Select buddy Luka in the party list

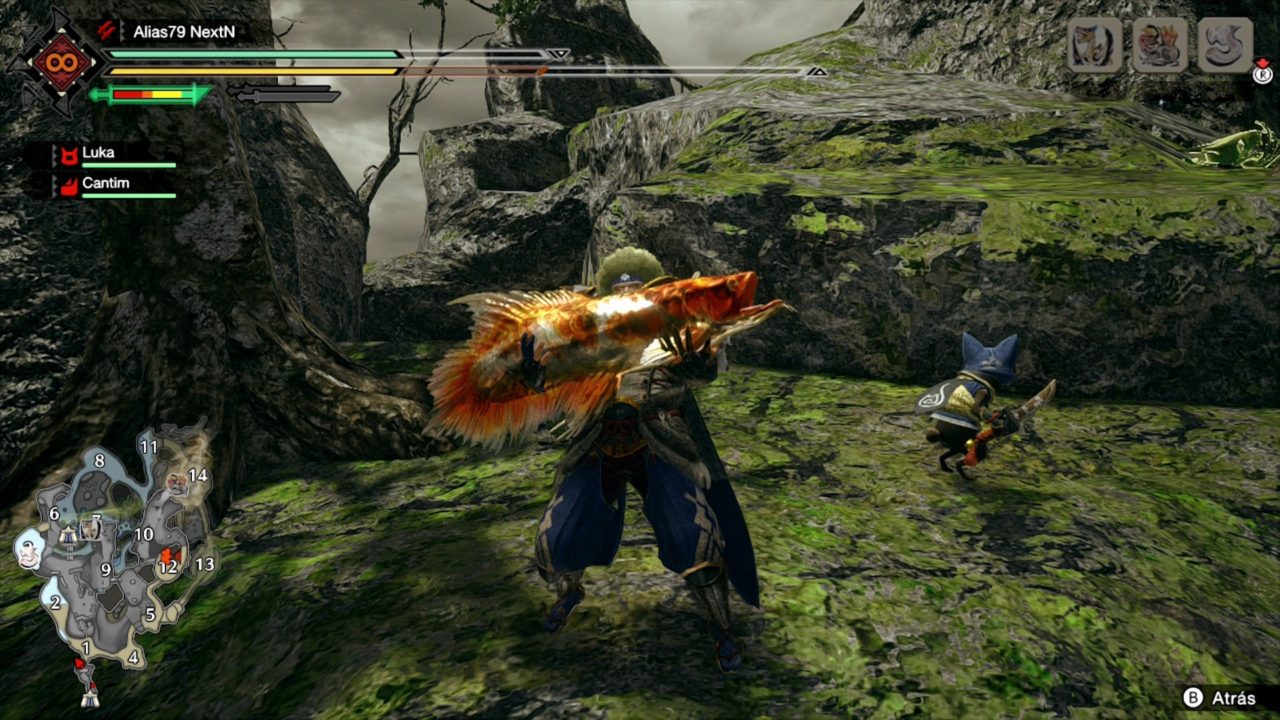[98, 153]
